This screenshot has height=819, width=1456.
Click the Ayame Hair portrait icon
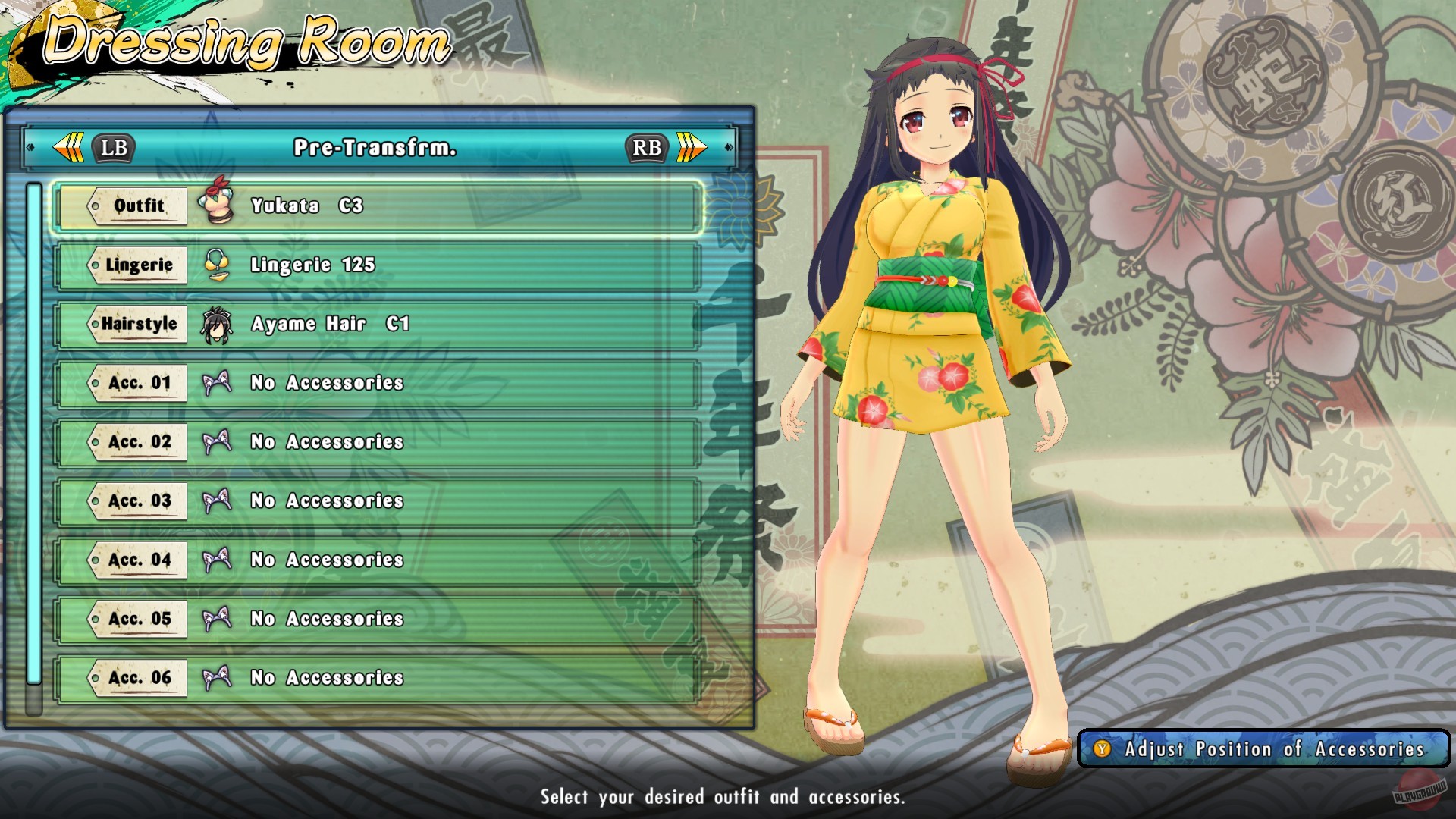click(x=218, y=324)
